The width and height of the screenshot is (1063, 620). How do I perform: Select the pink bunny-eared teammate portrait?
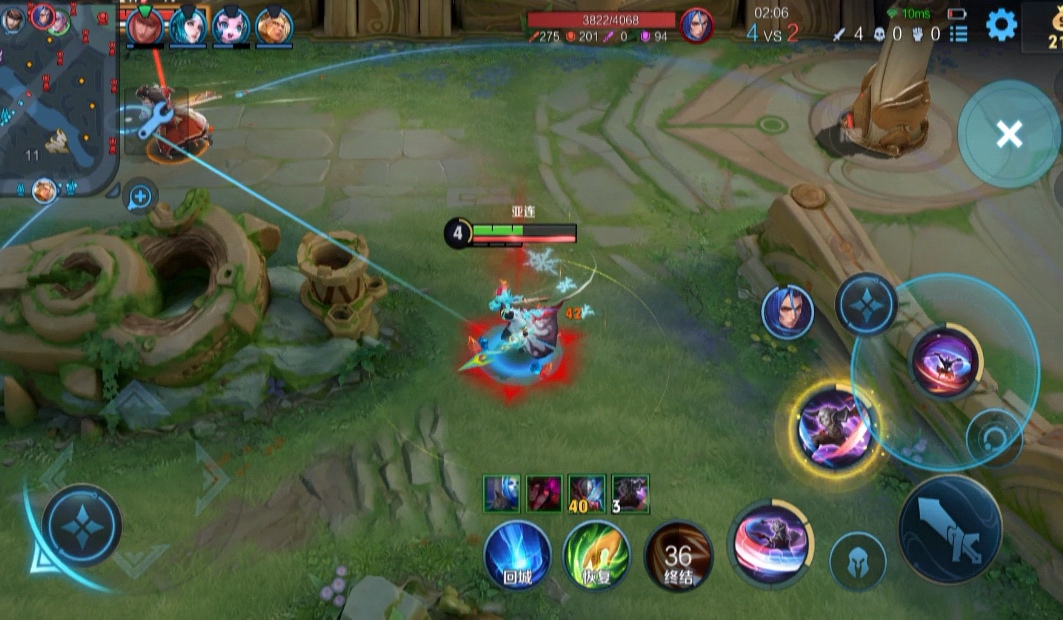pyautogui.click(x=231, y=27)
